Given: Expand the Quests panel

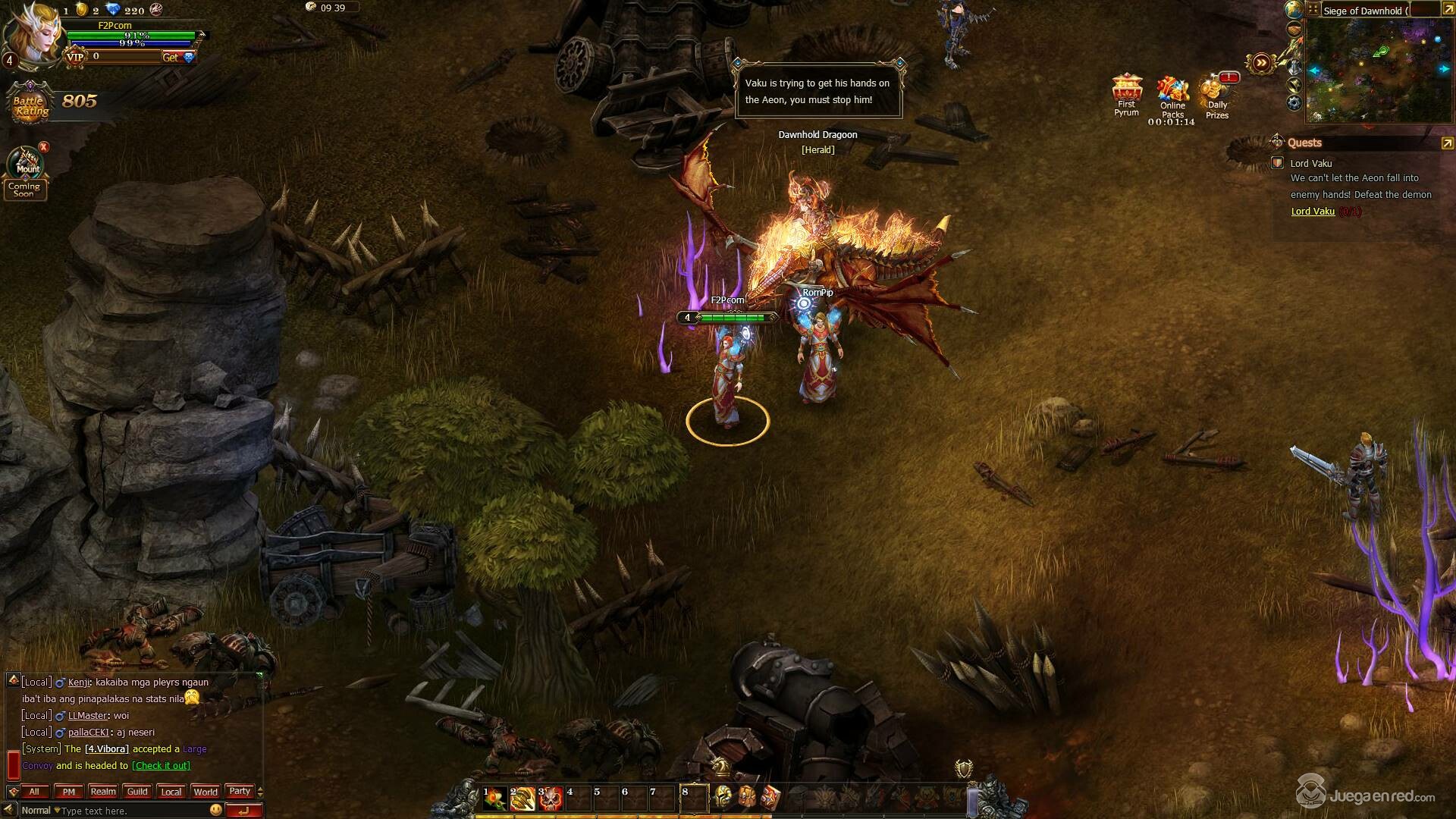Looking at the screenshot, I should click(1447, 143).
